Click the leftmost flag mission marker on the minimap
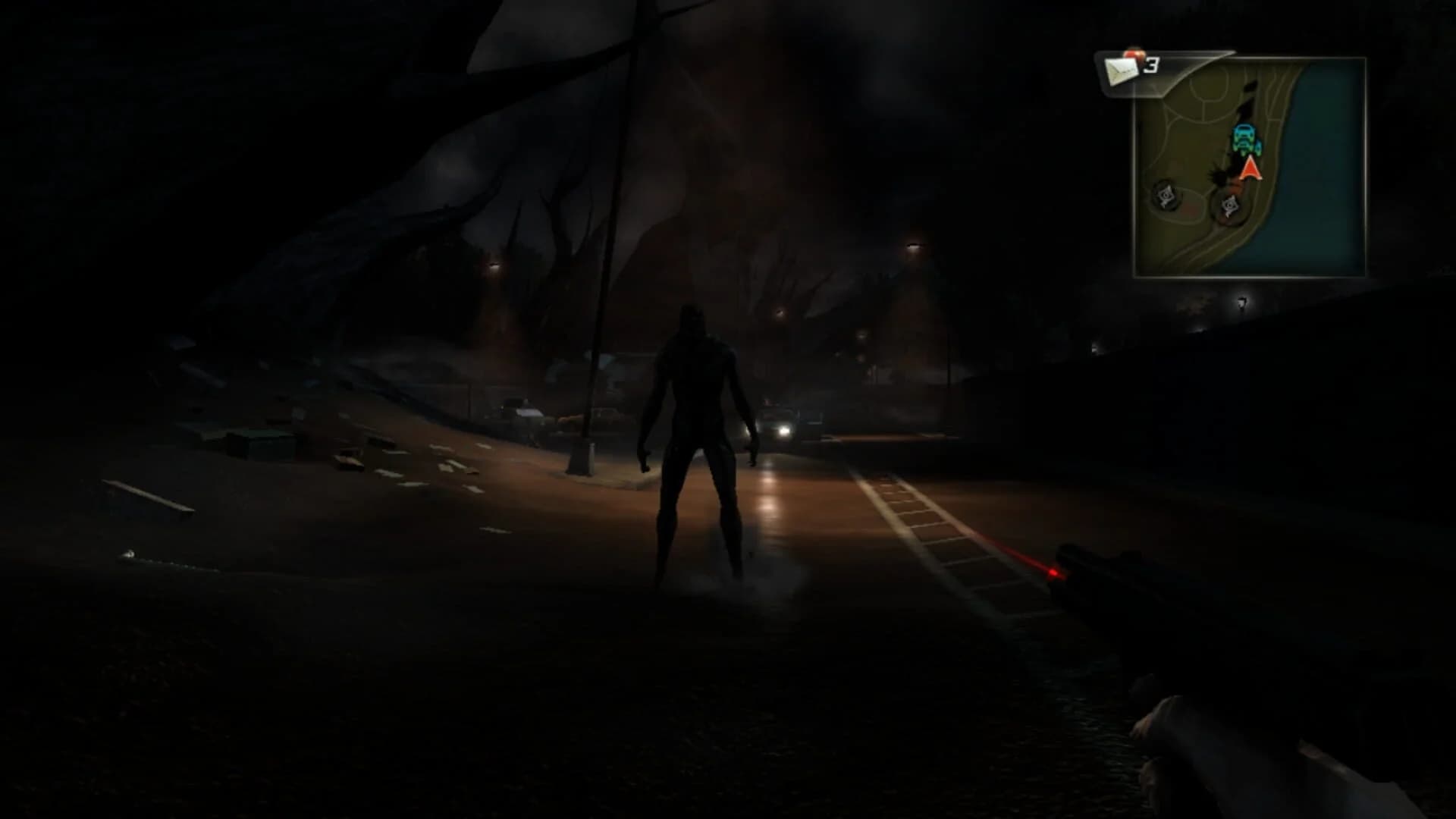The image size is (1456, 819). click(1166, 195)
